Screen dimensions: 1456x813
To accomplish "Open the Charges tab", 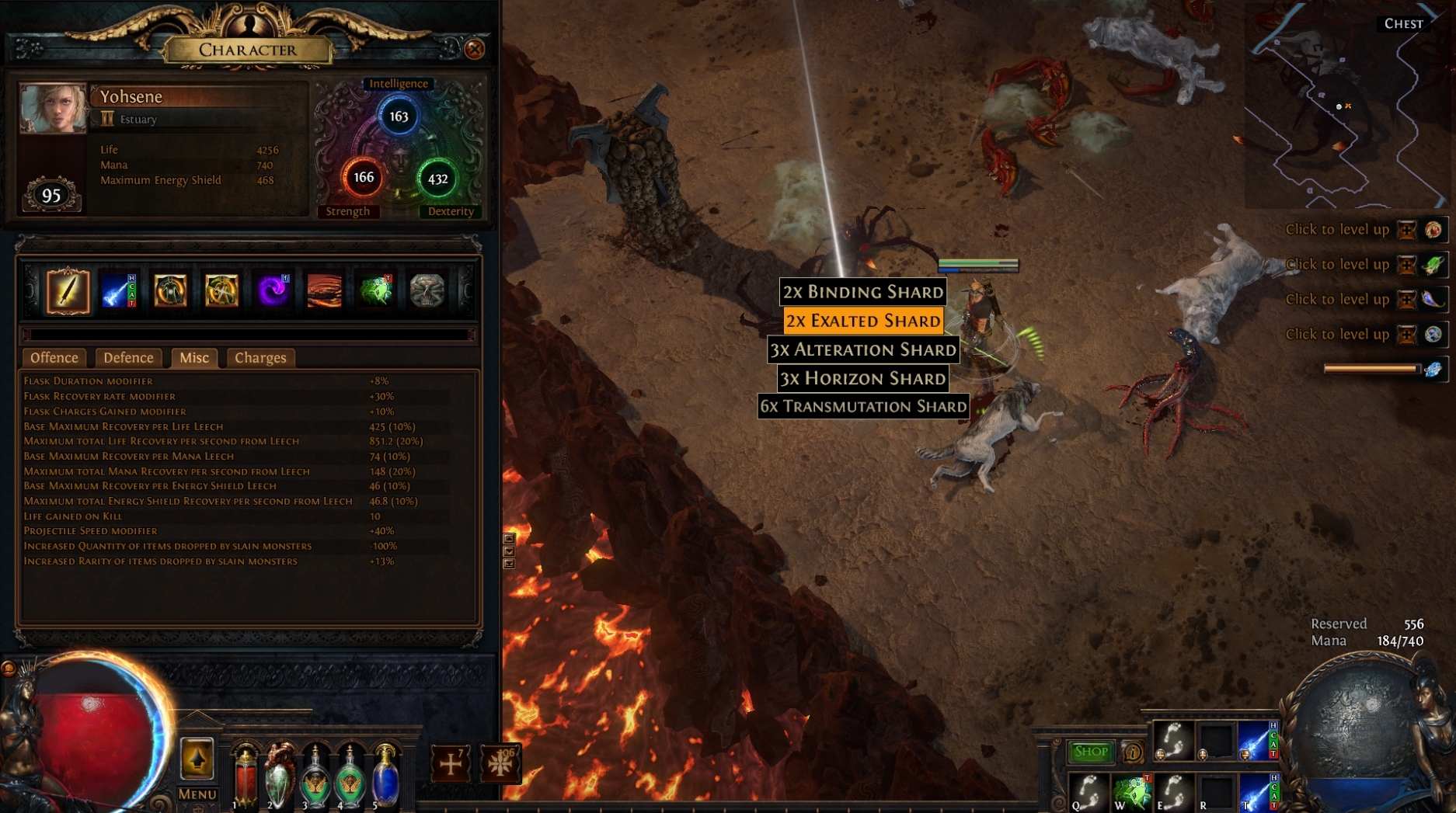I will point(260,358).
